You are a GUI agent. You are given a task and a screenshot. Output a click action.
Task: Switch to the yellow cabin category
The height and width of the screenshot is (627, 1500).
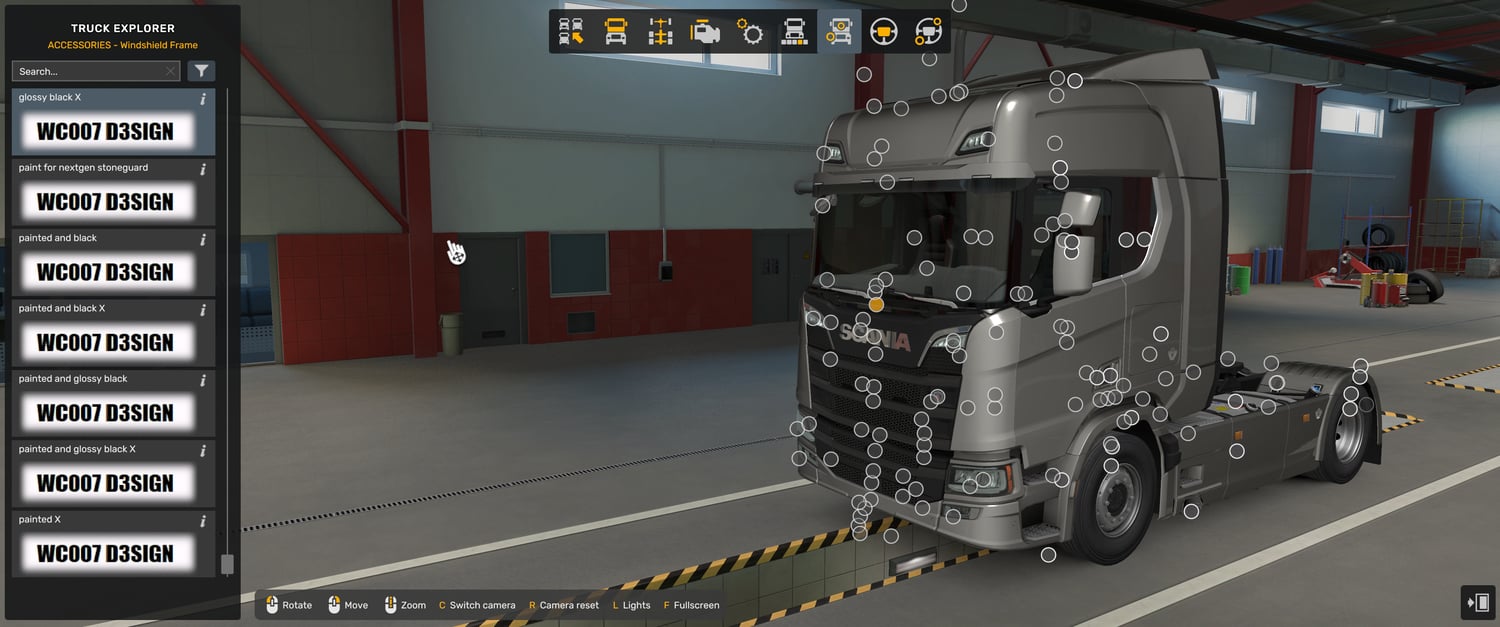616,32
